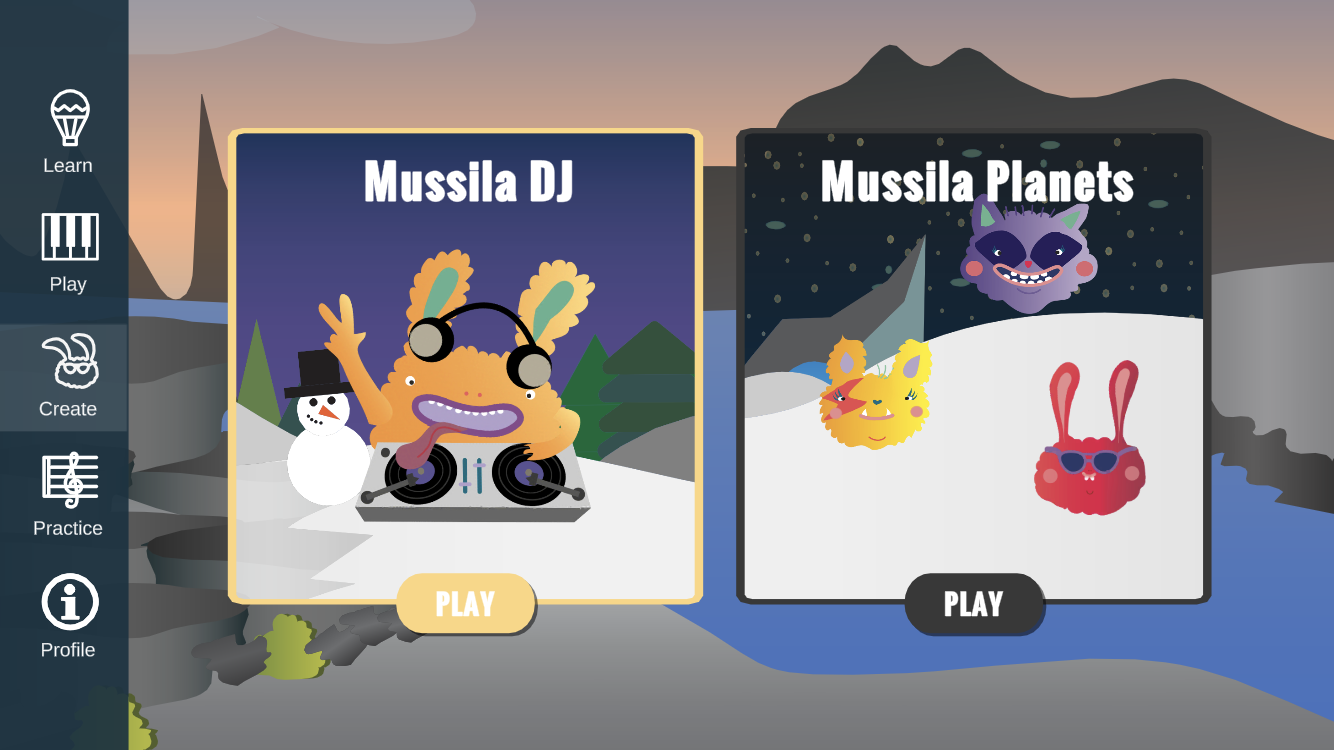Viewport: 1334px width, 750px height.
Task: Choose the Mussila DJ game card
Action: point(465,360)
